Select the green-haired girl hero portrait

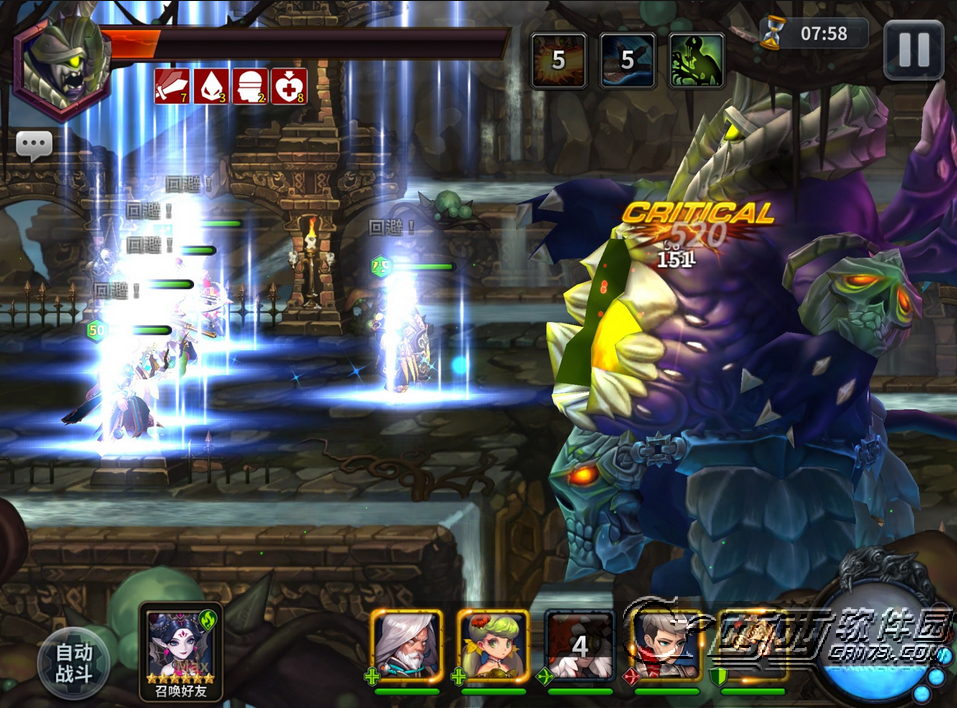point(493,645)
